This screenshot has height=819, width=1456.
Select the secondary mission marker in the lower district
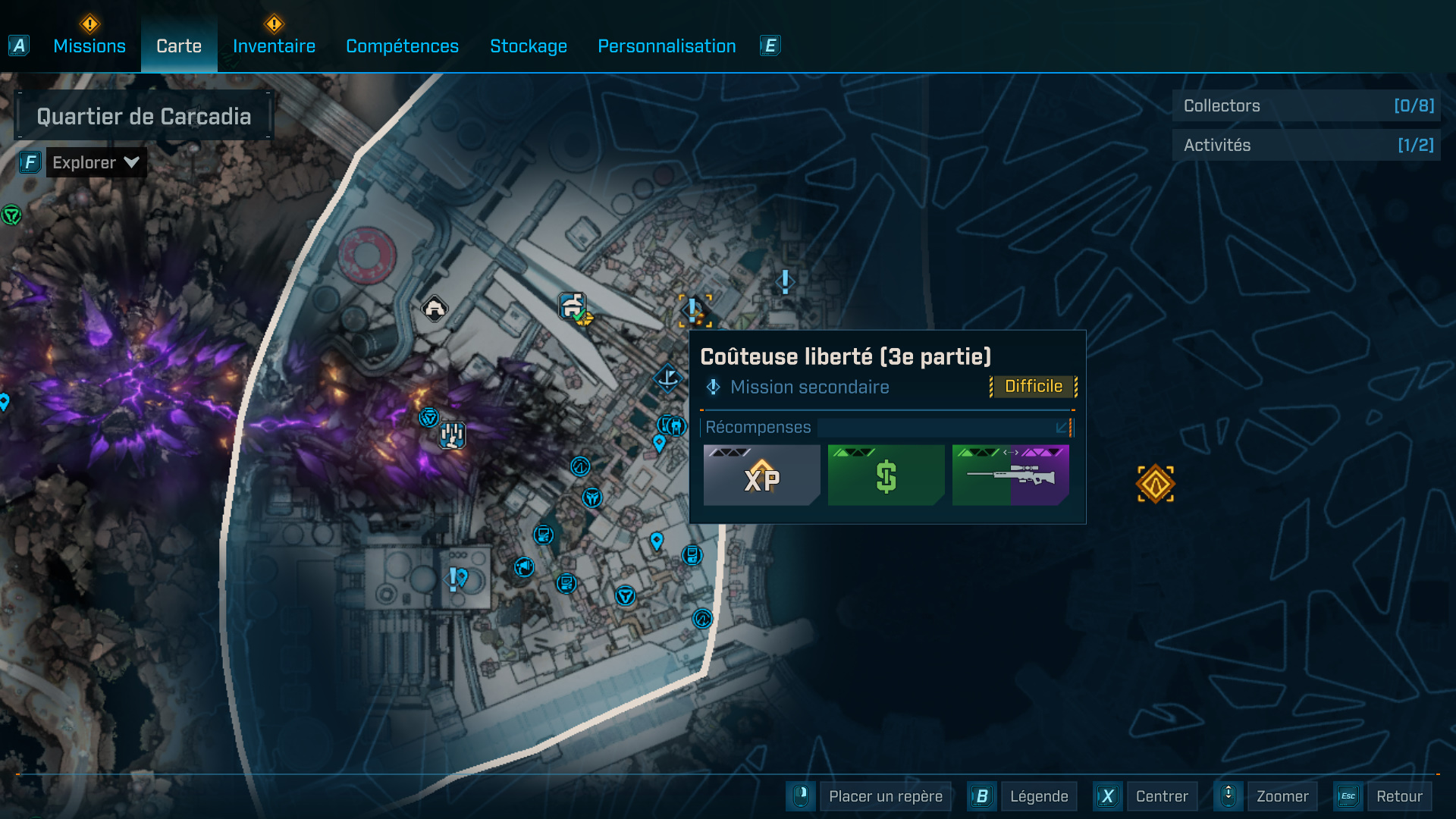[454, 578]
